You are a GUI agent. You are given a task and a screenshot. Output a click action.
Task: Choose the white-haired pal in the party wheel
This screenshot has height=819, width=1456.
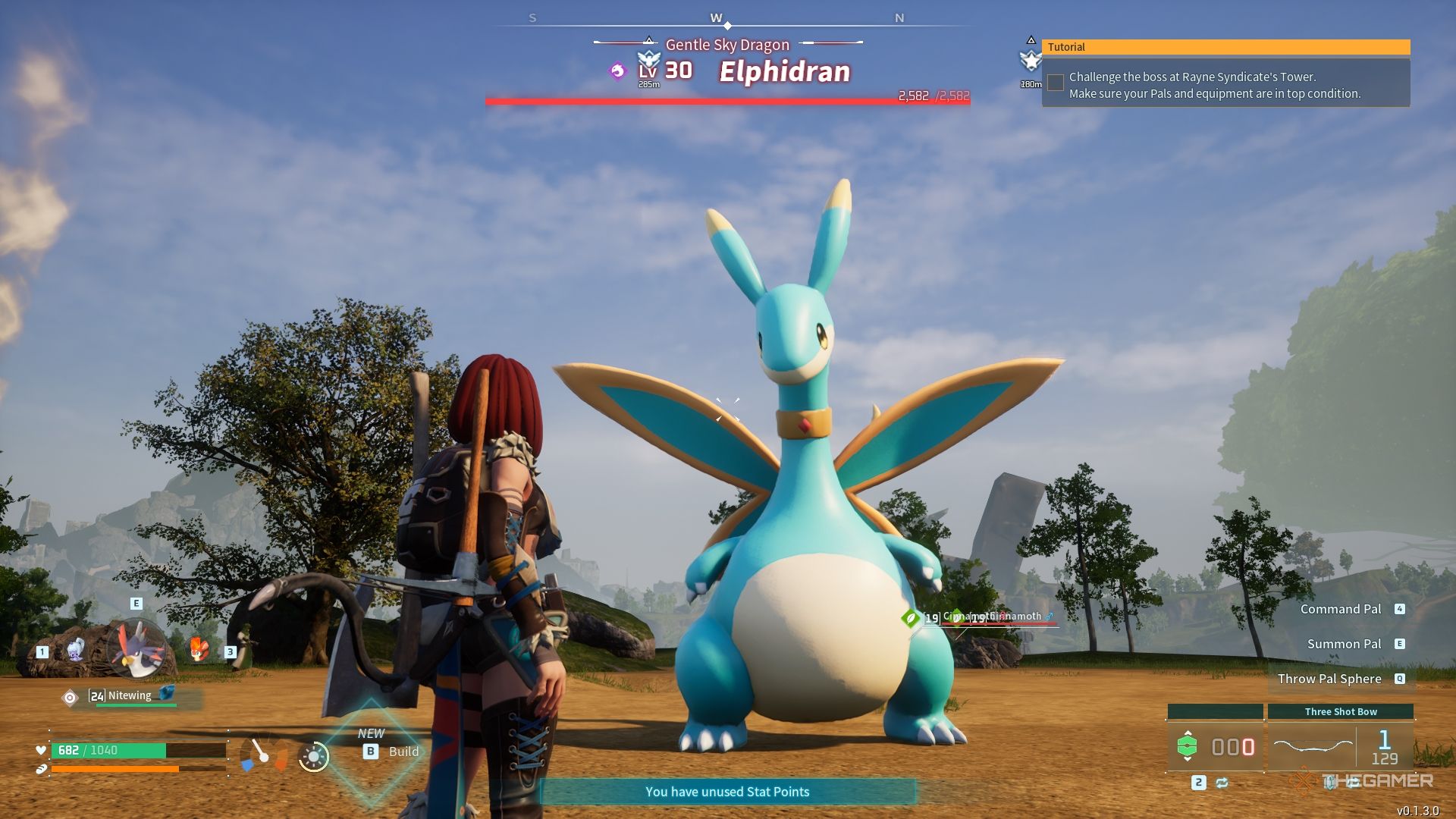pos(76,650)
